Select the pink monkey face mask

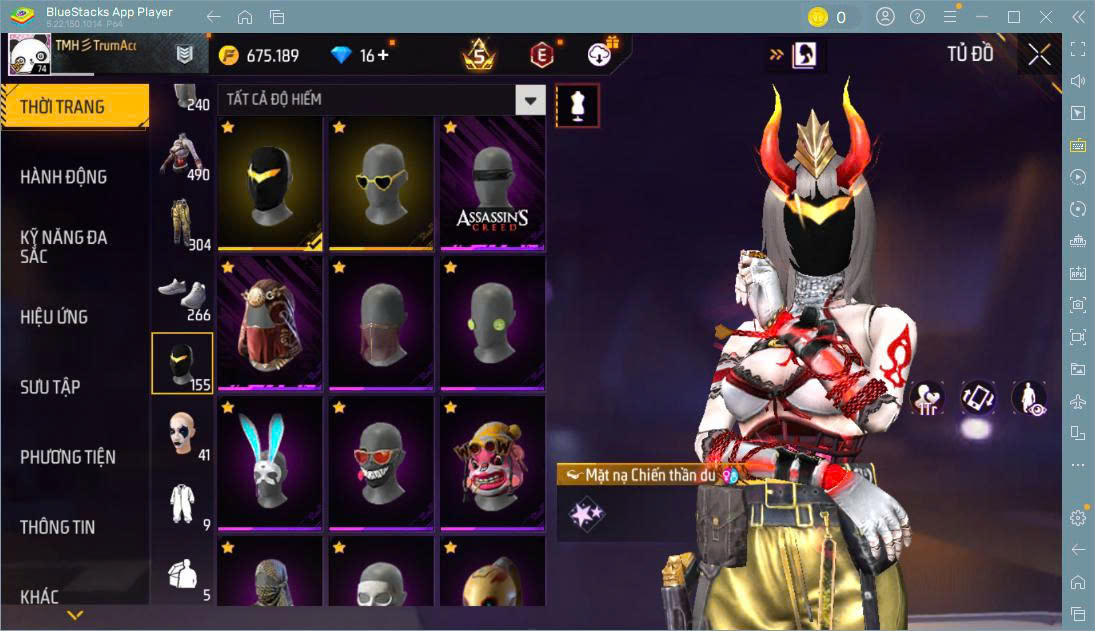(x=492, y=464)
